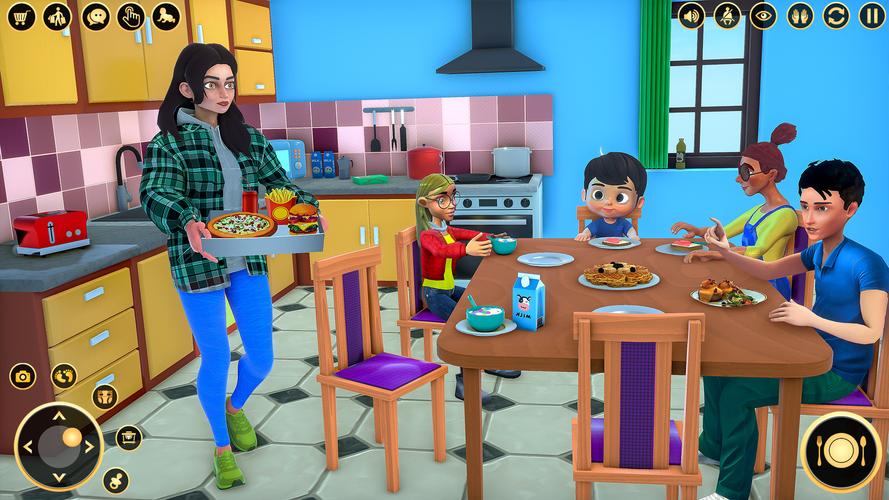Toggle the sound speaker button
889x500 pixels.
(x=691, y=16)
